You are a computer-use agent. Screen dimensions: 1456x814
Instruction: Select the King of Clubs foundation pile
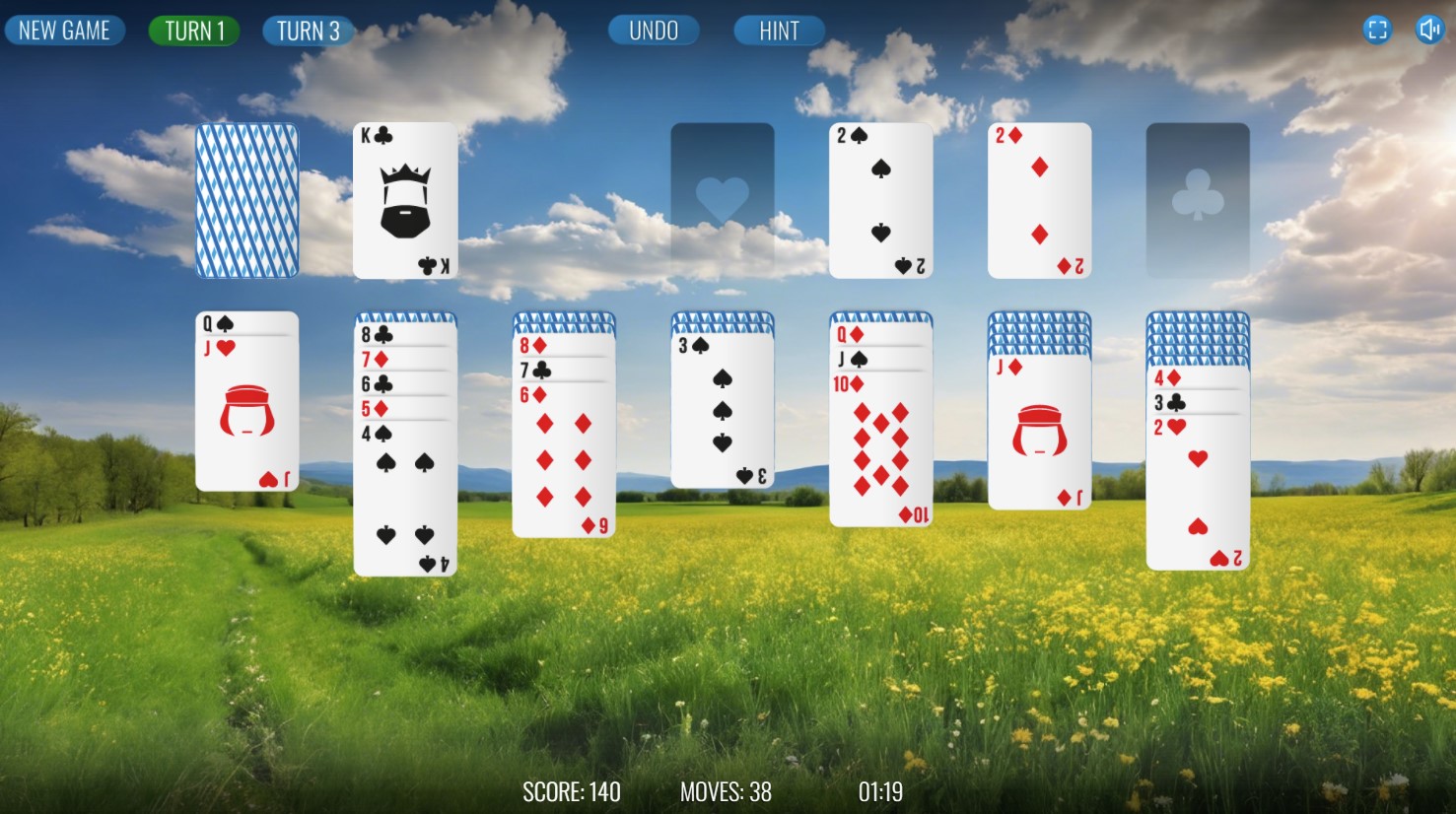point(404,200)
